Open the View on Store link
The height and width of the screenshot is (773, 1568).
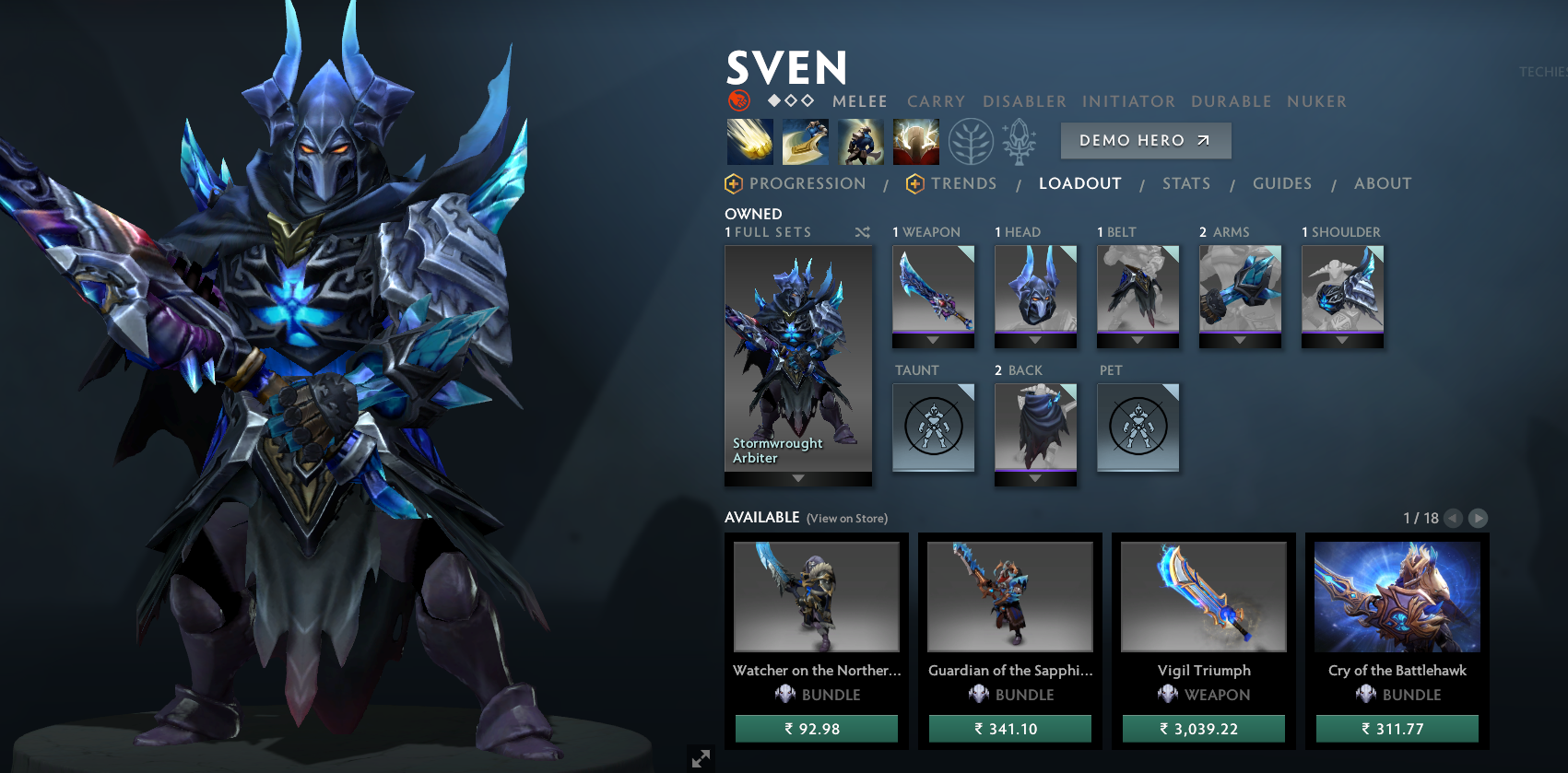pyautogui.click(x=845, y=519)
